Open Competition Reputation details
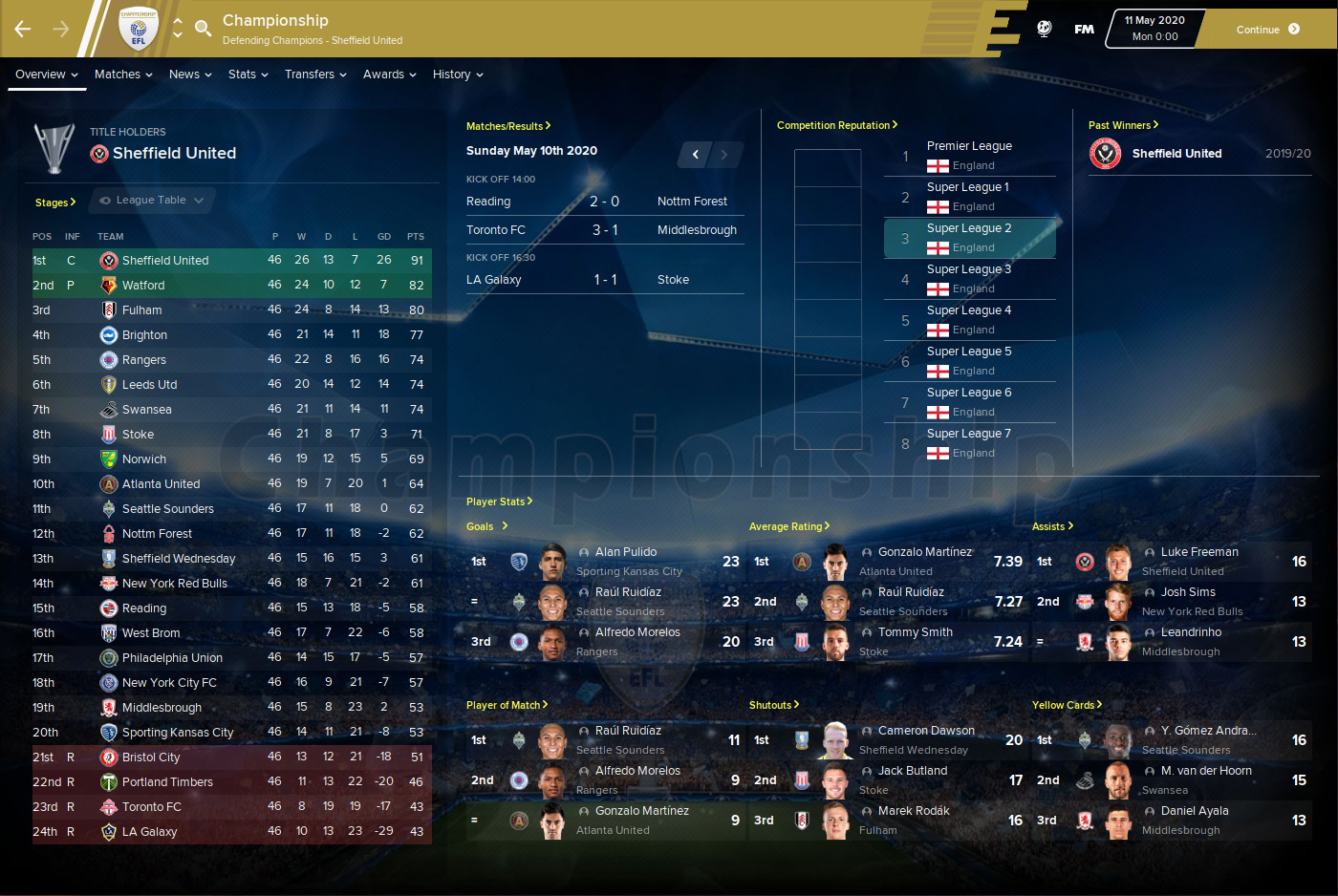This screenshot has width=1338, height=896. point(836,125)
